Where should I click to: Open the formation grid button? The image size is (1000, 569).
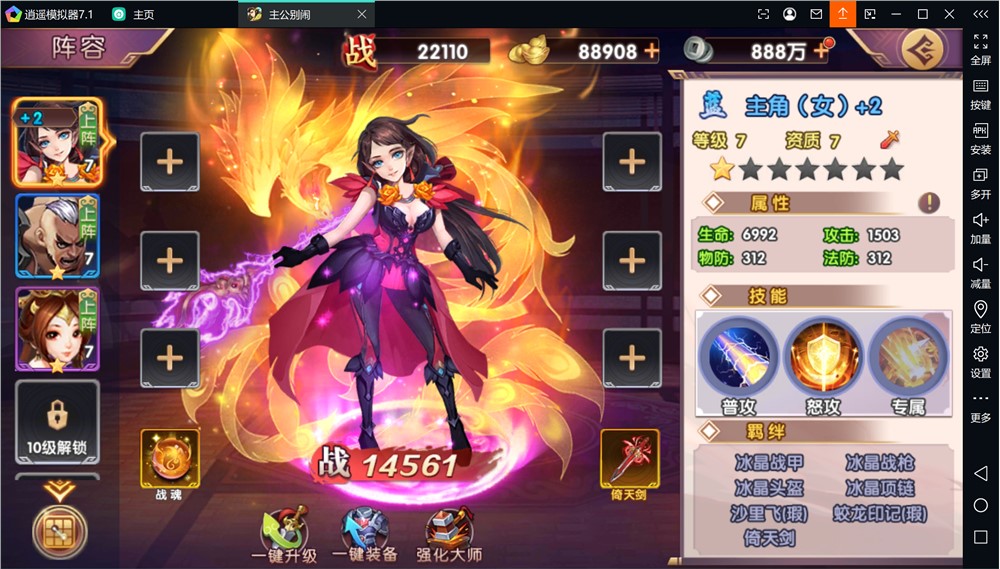click(59, 530)
